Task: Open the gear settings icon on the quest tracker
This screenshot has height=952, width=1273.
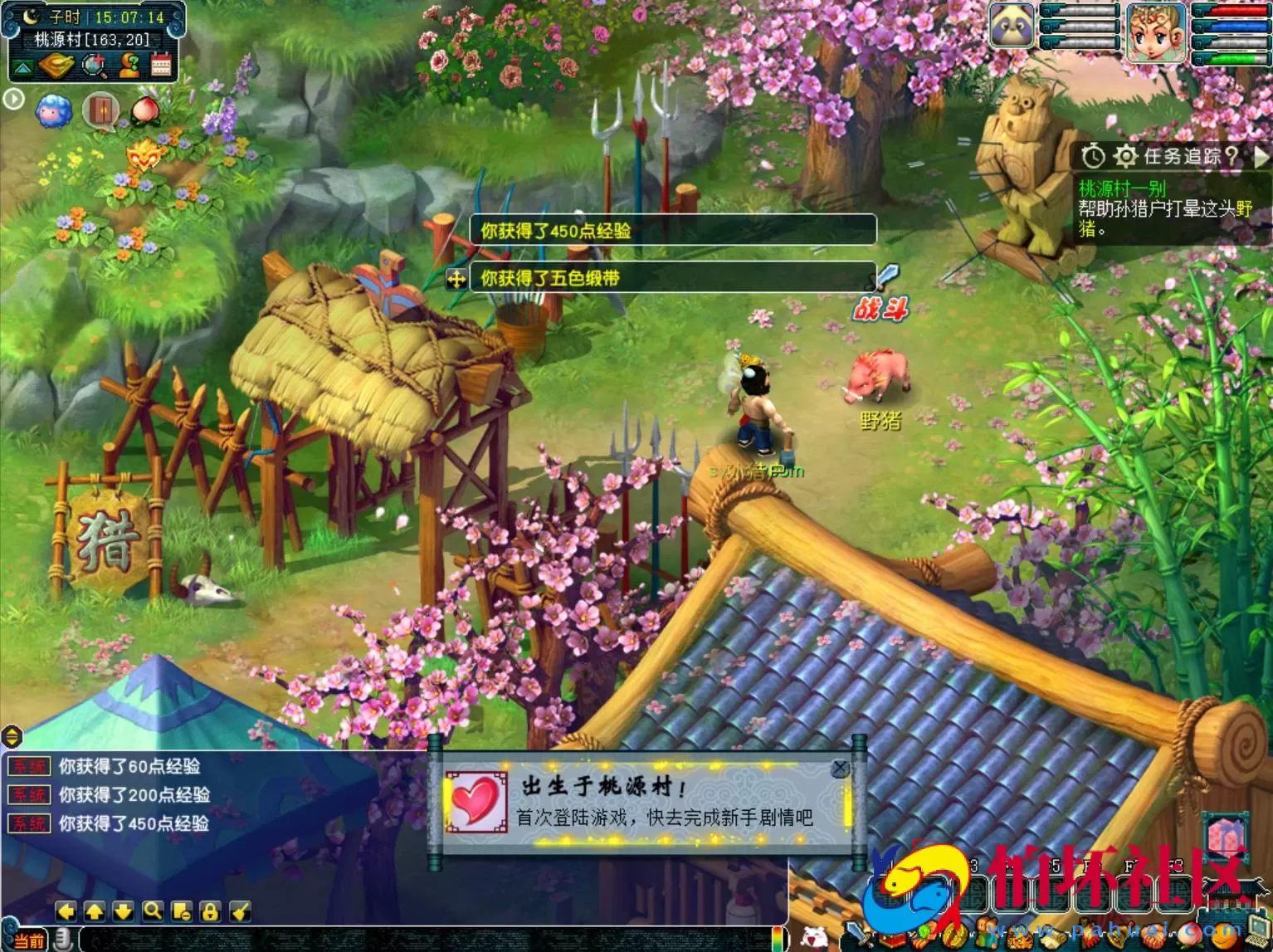Action: [x=1126, y=155]
